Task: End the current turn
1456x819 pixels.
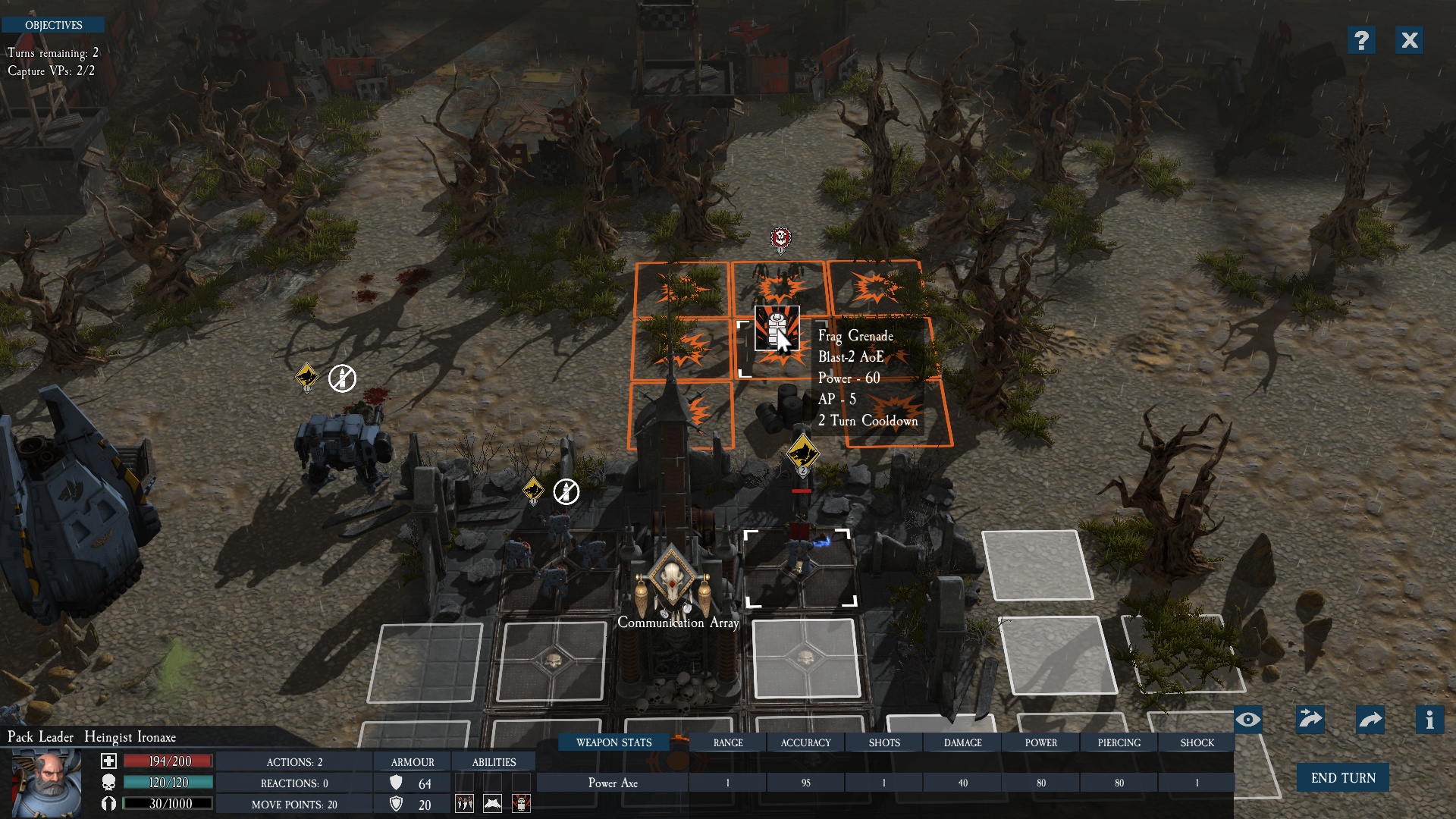Action: [x=1342, y=778]
